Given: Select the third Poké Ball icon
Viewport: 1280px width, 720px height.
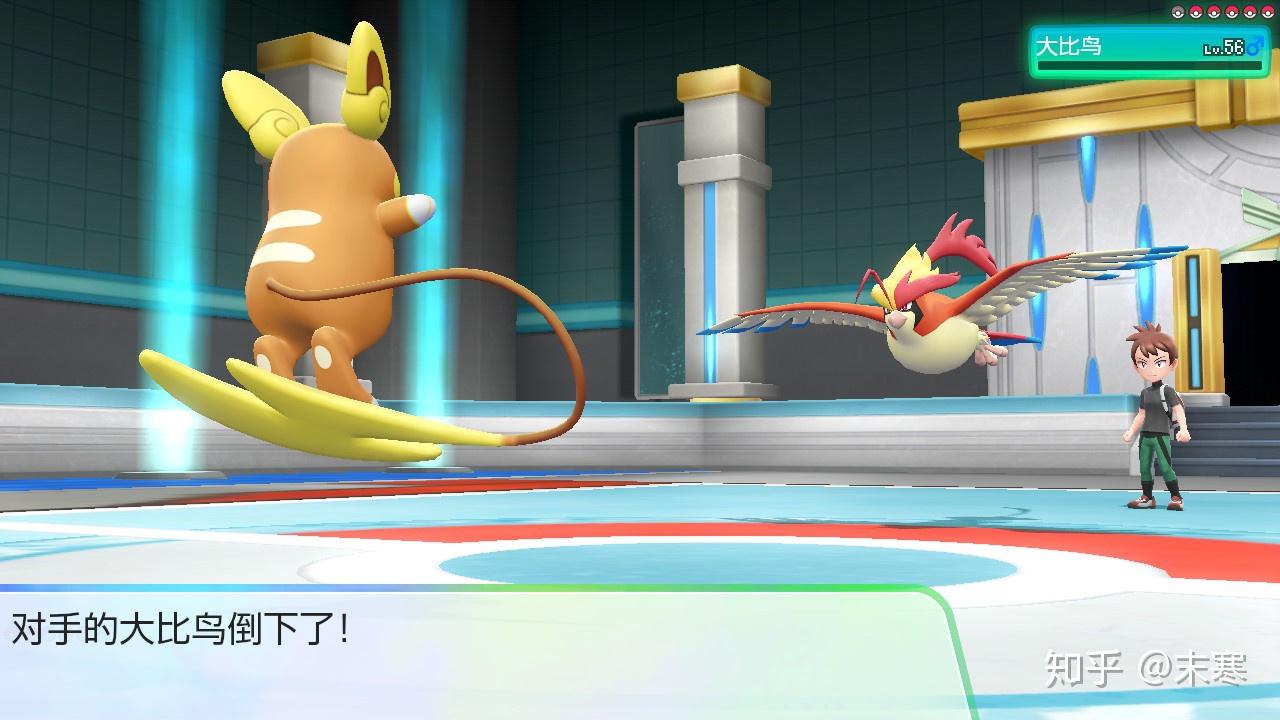Looking at the screenshot, I should coord(1213,12).
